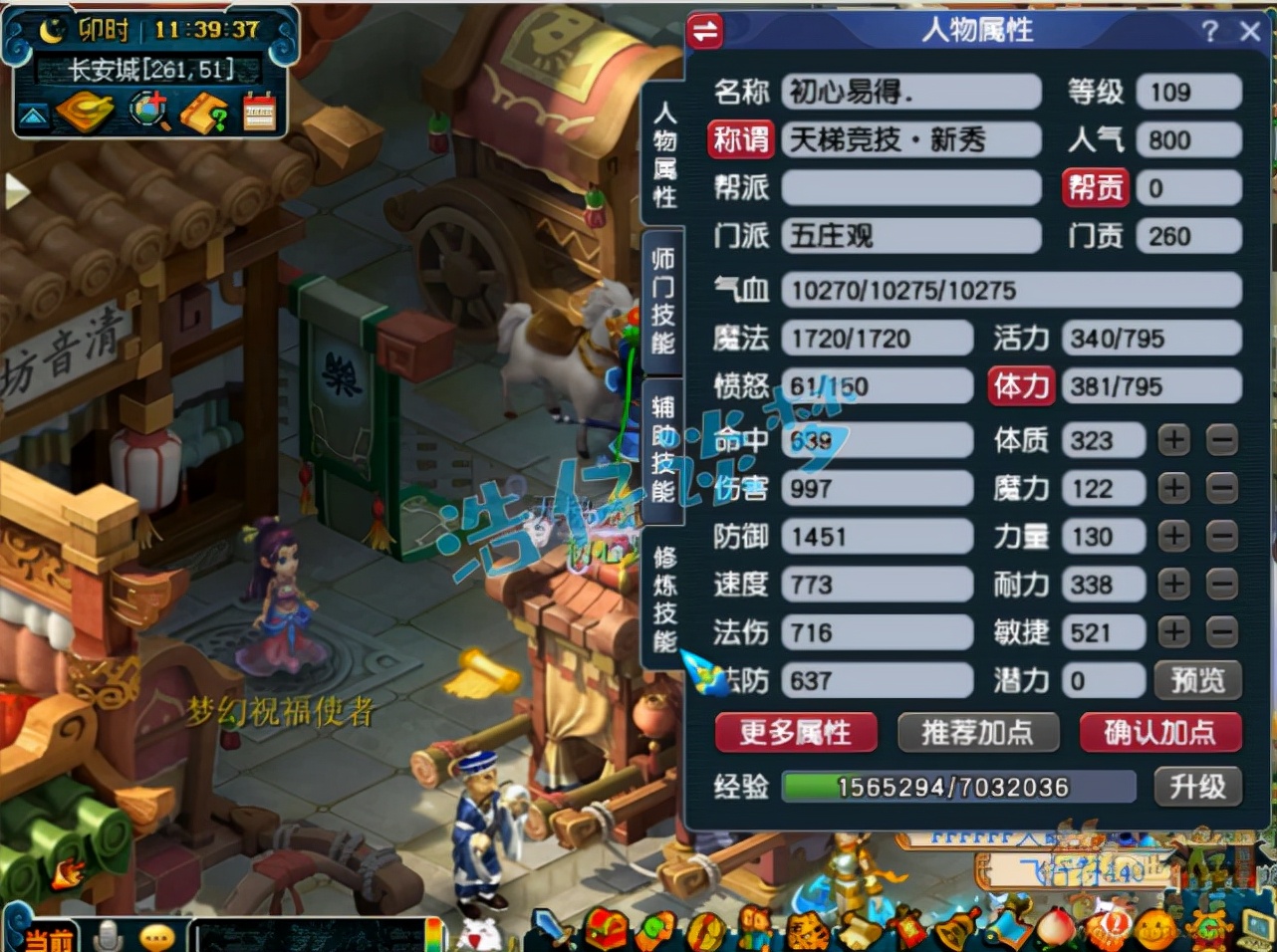Click the red swap arrows at panel top-left
Image resolution: width=1277 pixels, height=952 pixels.
click(x=707, y=31)
